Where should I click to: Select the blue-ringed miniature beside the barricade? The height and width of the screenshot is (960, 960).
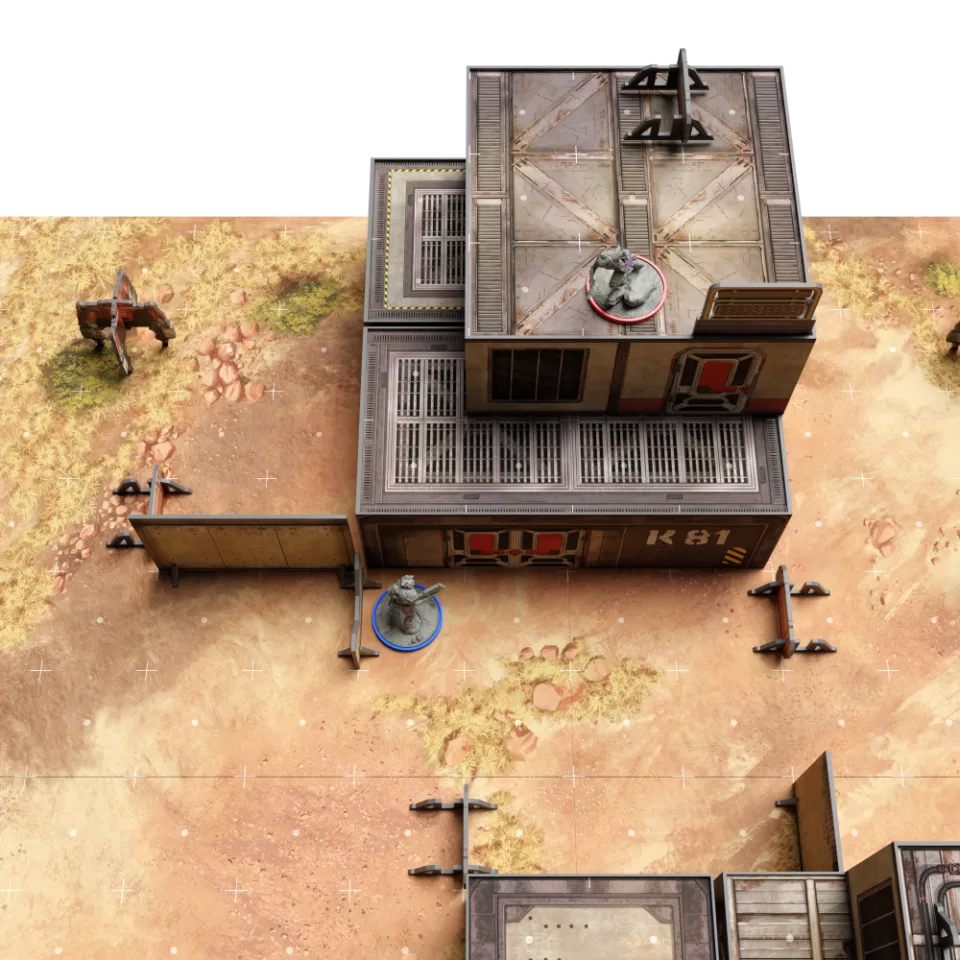click(408, 614)
